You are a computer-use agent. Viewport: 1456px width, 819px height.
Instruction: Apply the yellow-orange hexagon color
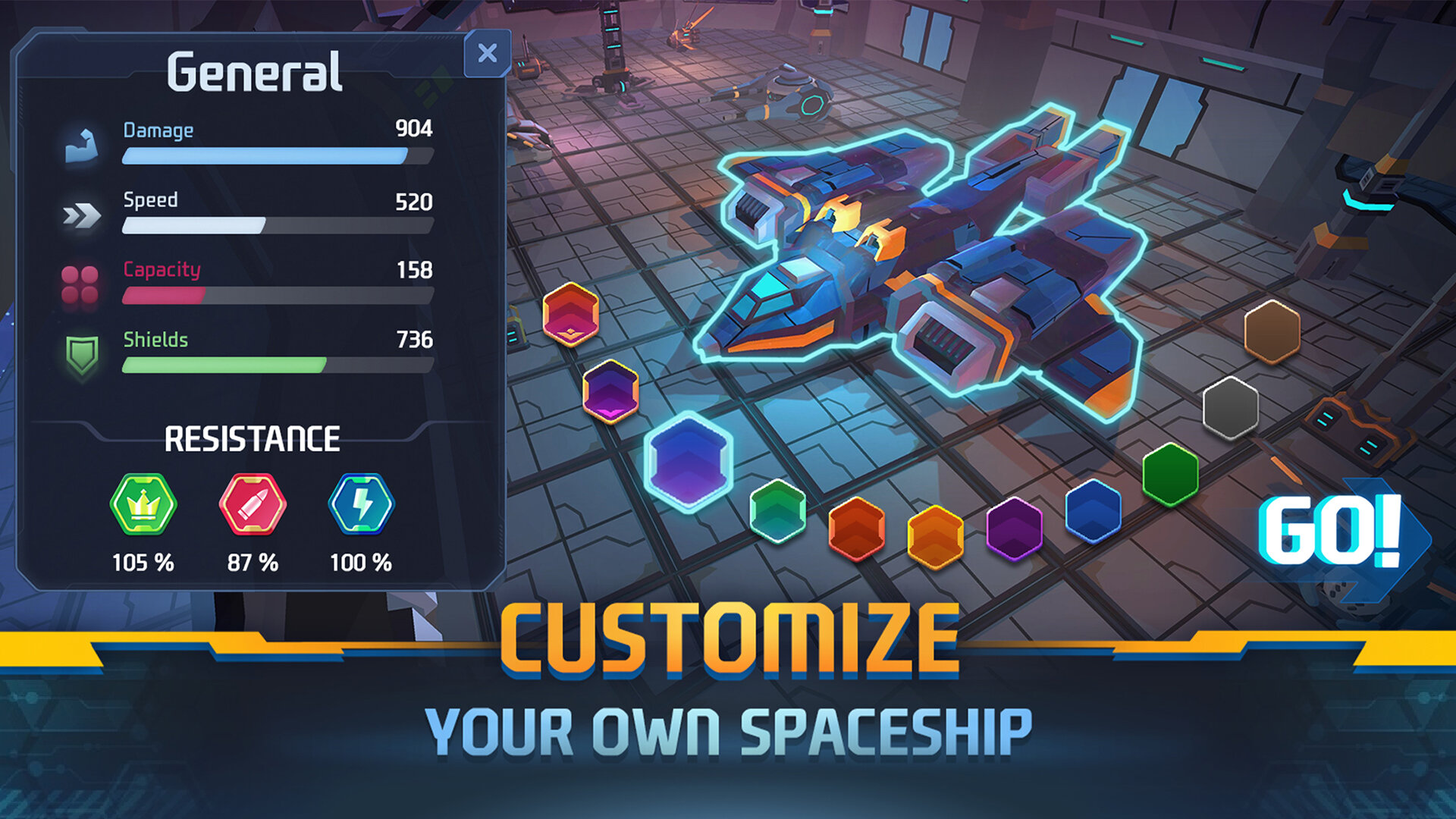point(935,537)
